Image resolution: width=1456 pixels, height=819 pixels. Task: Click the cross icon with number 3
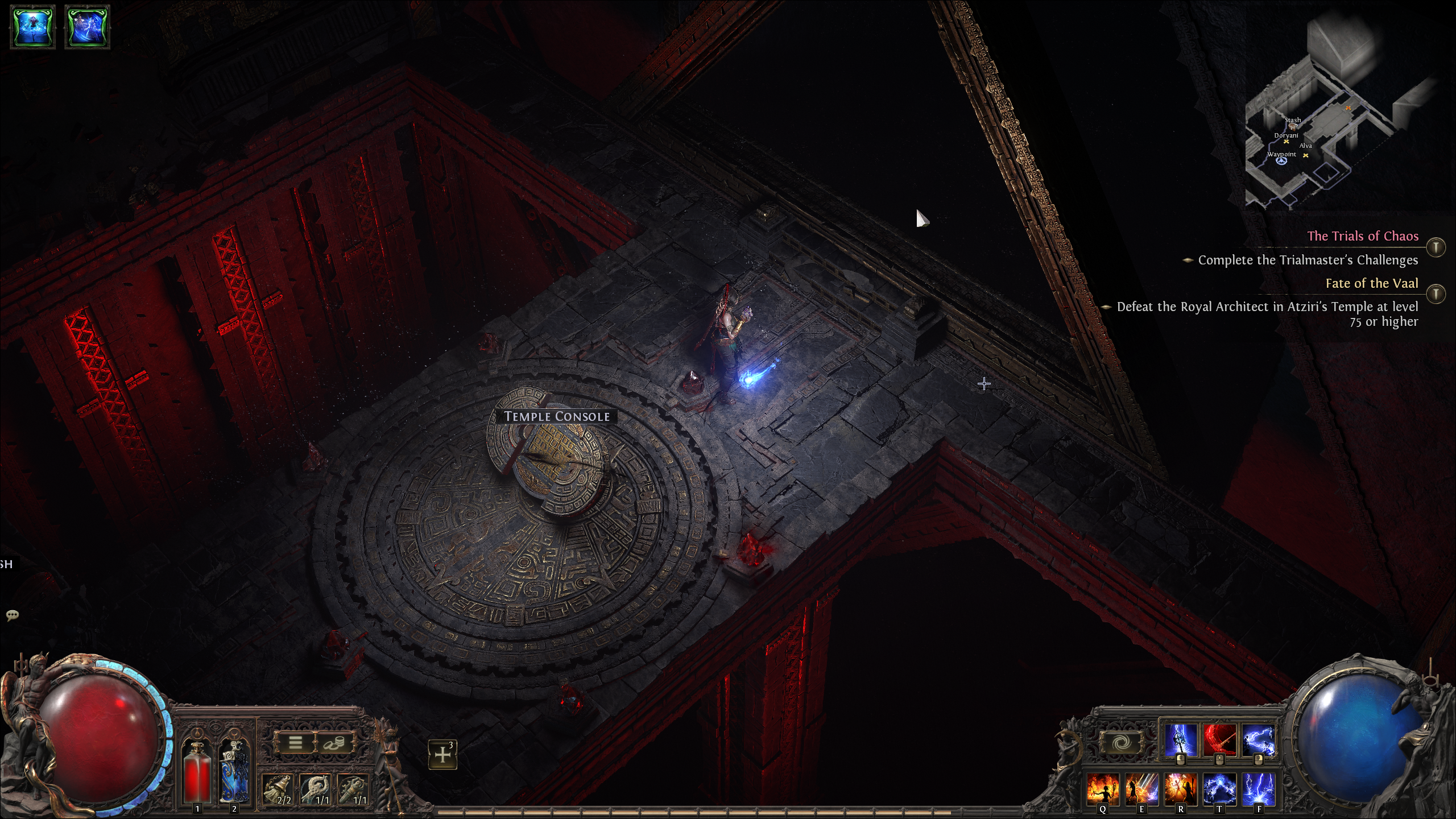pos(442,755)
